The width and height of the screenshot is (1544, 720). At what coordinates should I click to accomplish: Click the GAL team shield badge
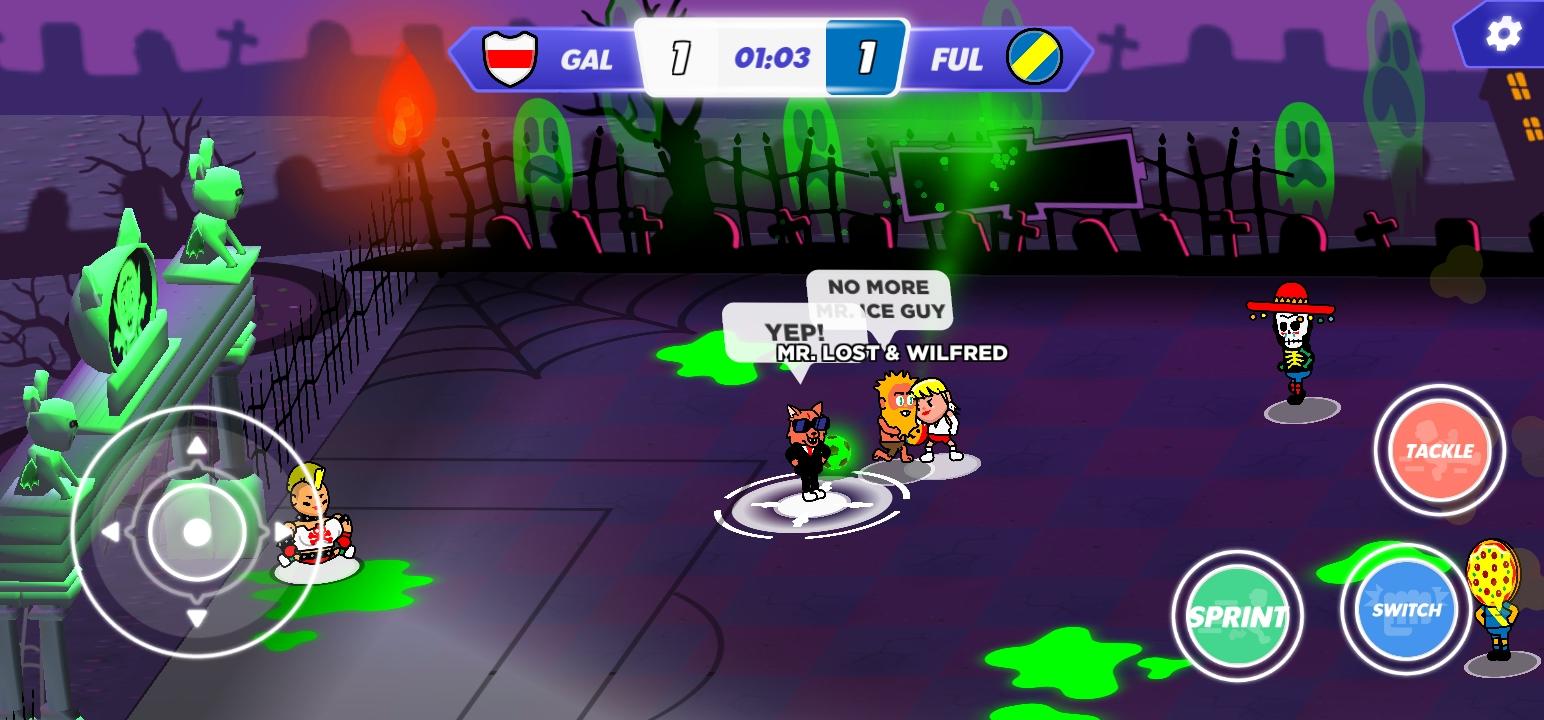click(x=510, y=59)
